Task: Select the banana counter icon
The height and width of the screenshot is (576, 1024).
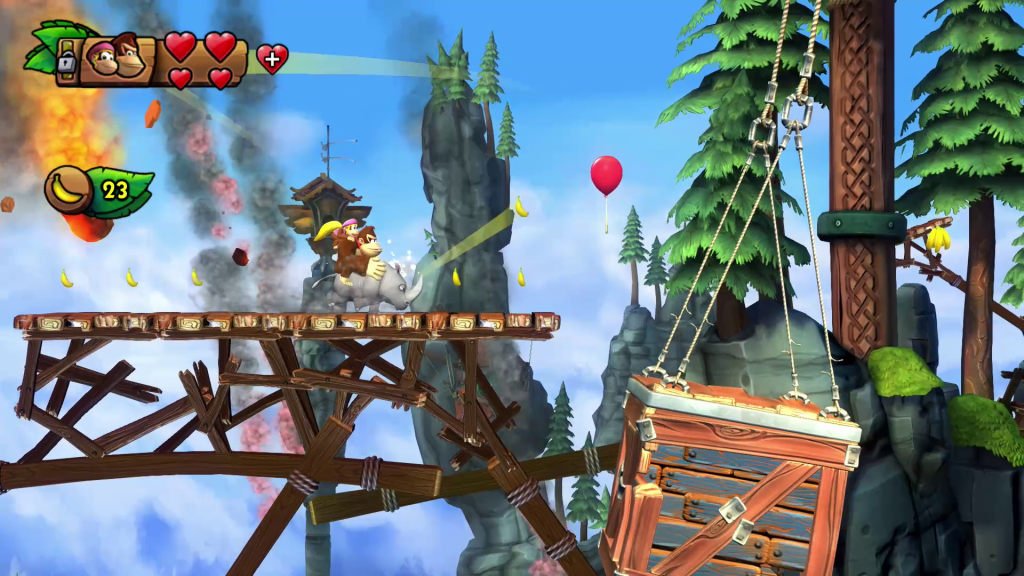Action: tap(68, 188)
